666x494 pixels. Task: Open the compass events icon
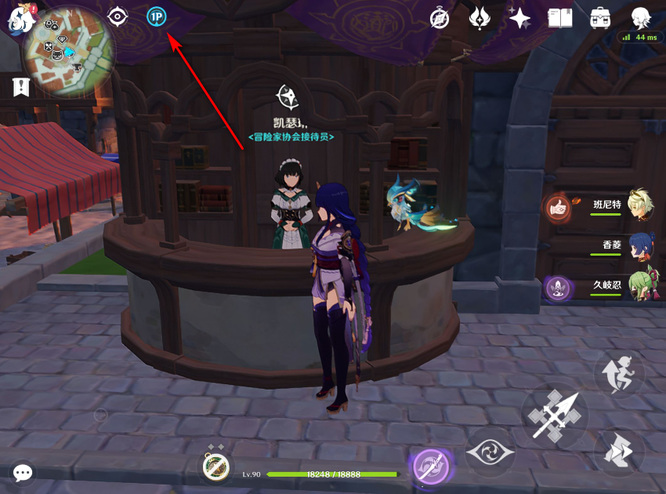tap(439, 18)
